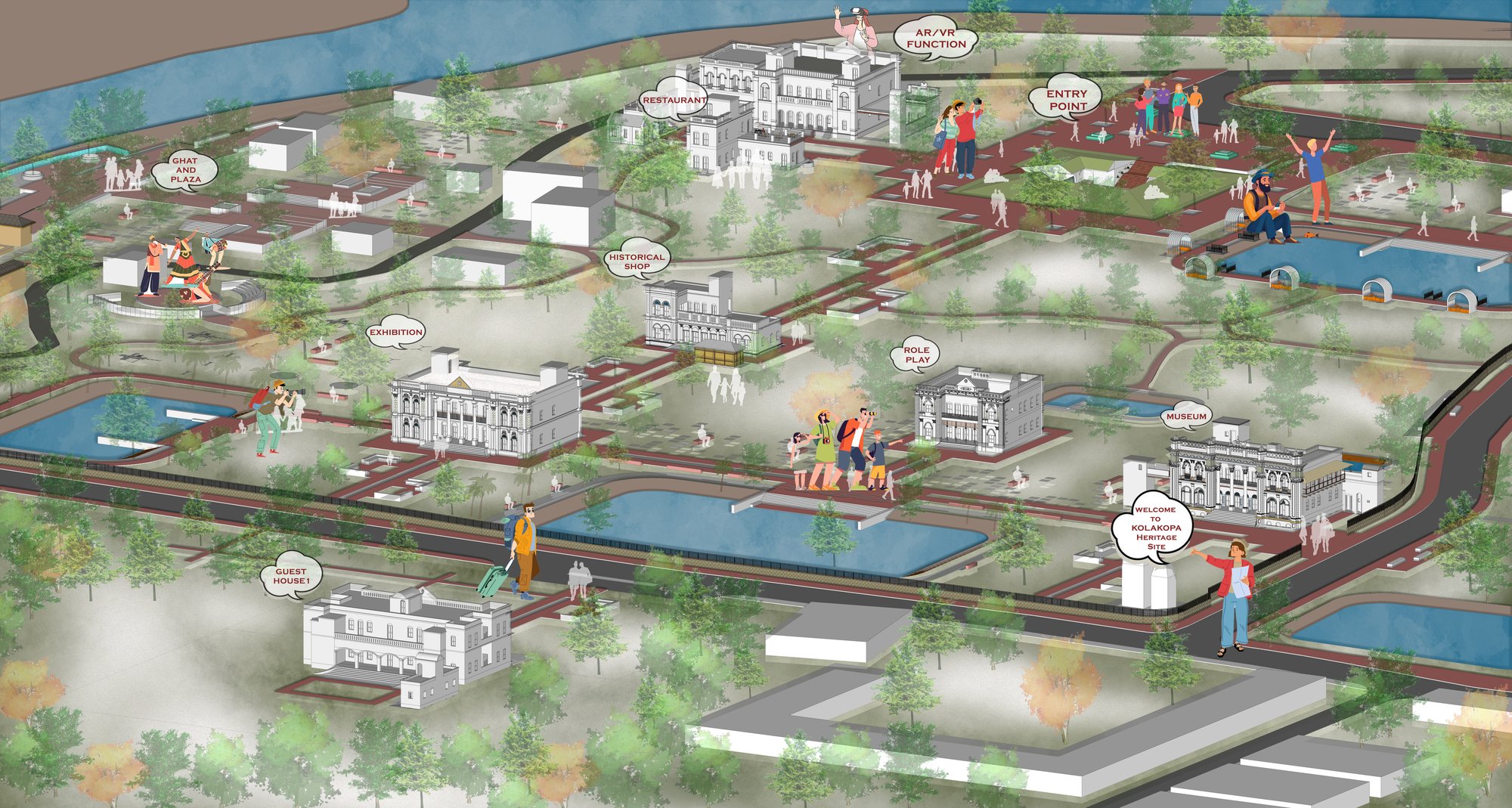
Task: Select the AR/VR Function label bubble
Action: coord(936,39)
